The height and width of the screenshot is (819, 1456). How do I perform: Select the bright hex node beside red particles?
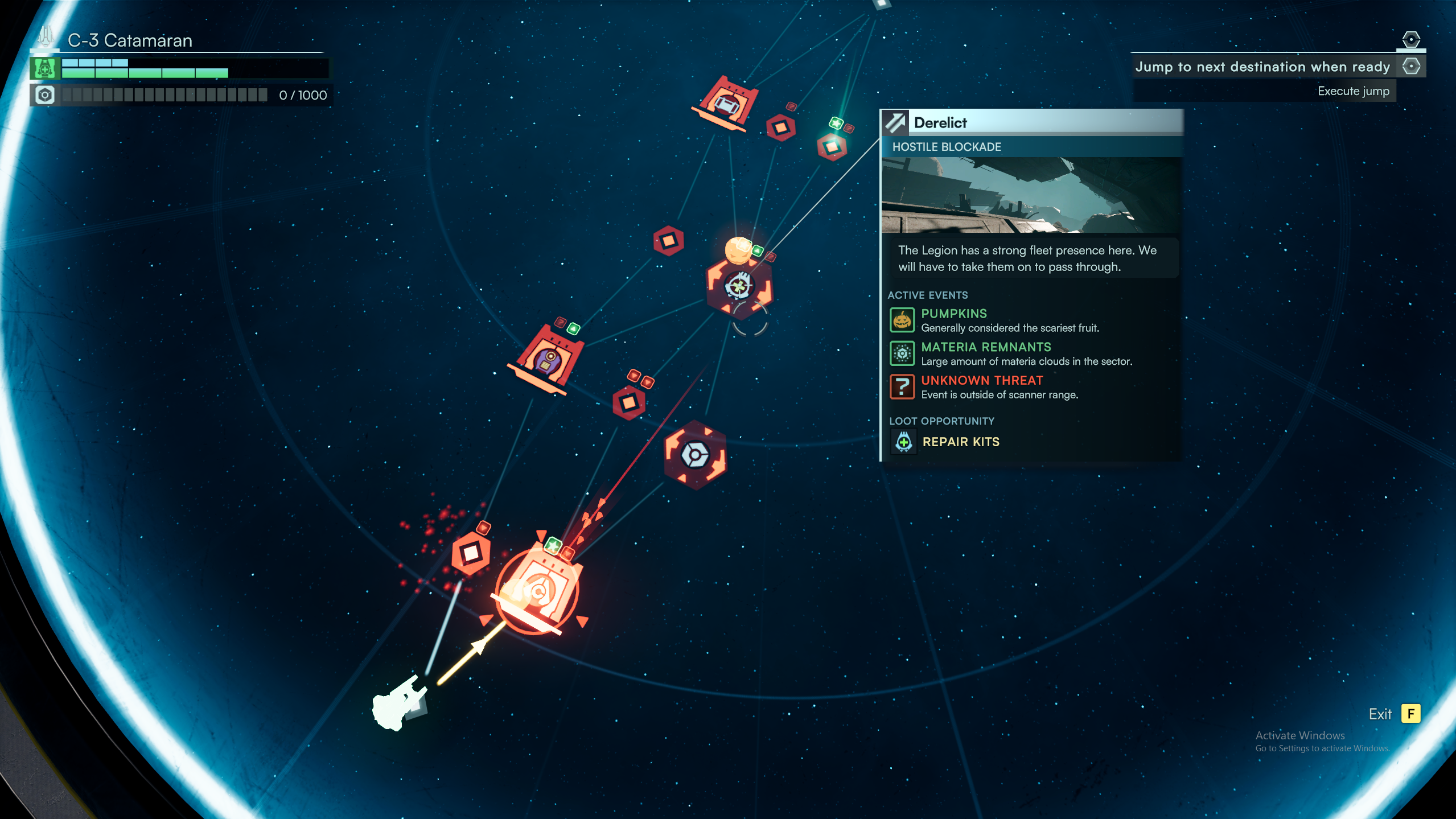tap(471, 553)
